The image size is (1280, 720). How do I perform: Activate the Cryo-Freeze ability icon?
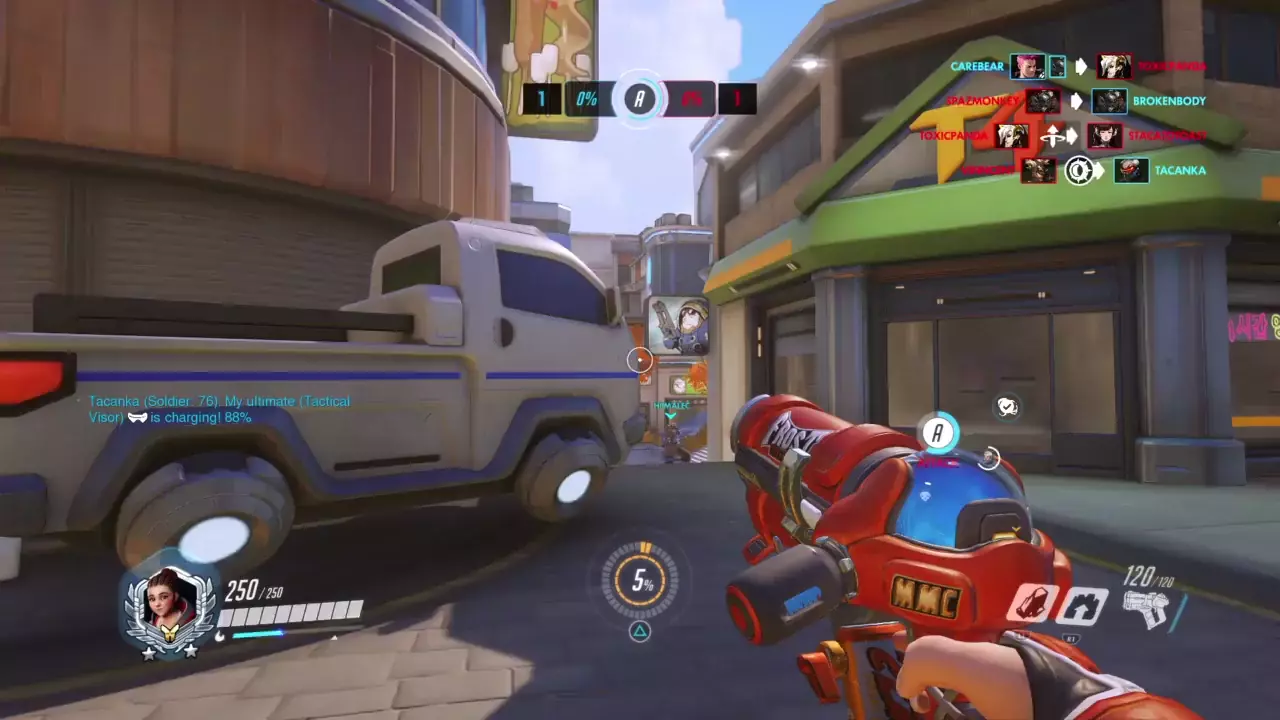pos(1032,604)
